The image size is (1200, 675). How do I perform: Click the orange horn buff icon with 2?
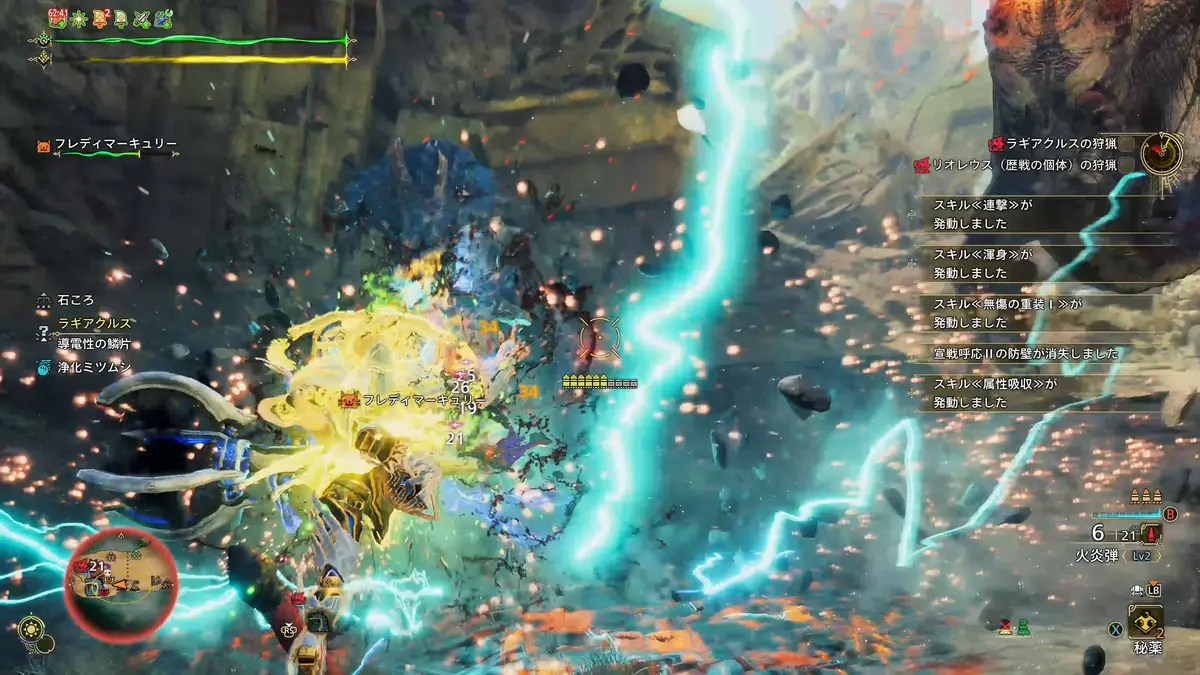100,17
